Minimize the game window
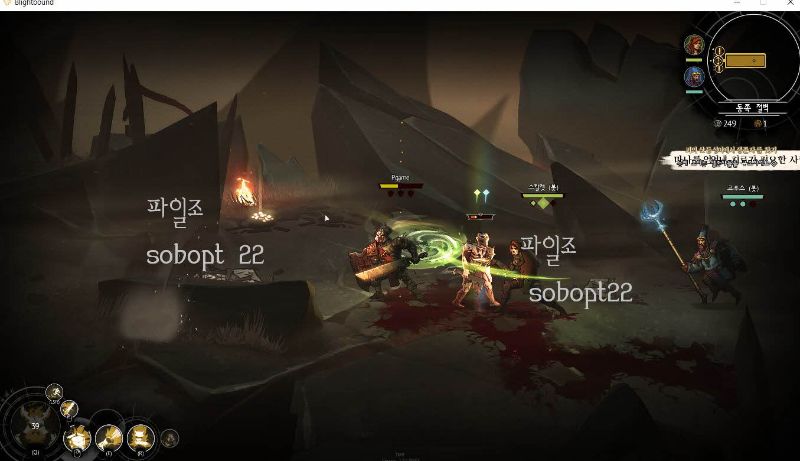 pyautogui.click(x=738, y=4)
